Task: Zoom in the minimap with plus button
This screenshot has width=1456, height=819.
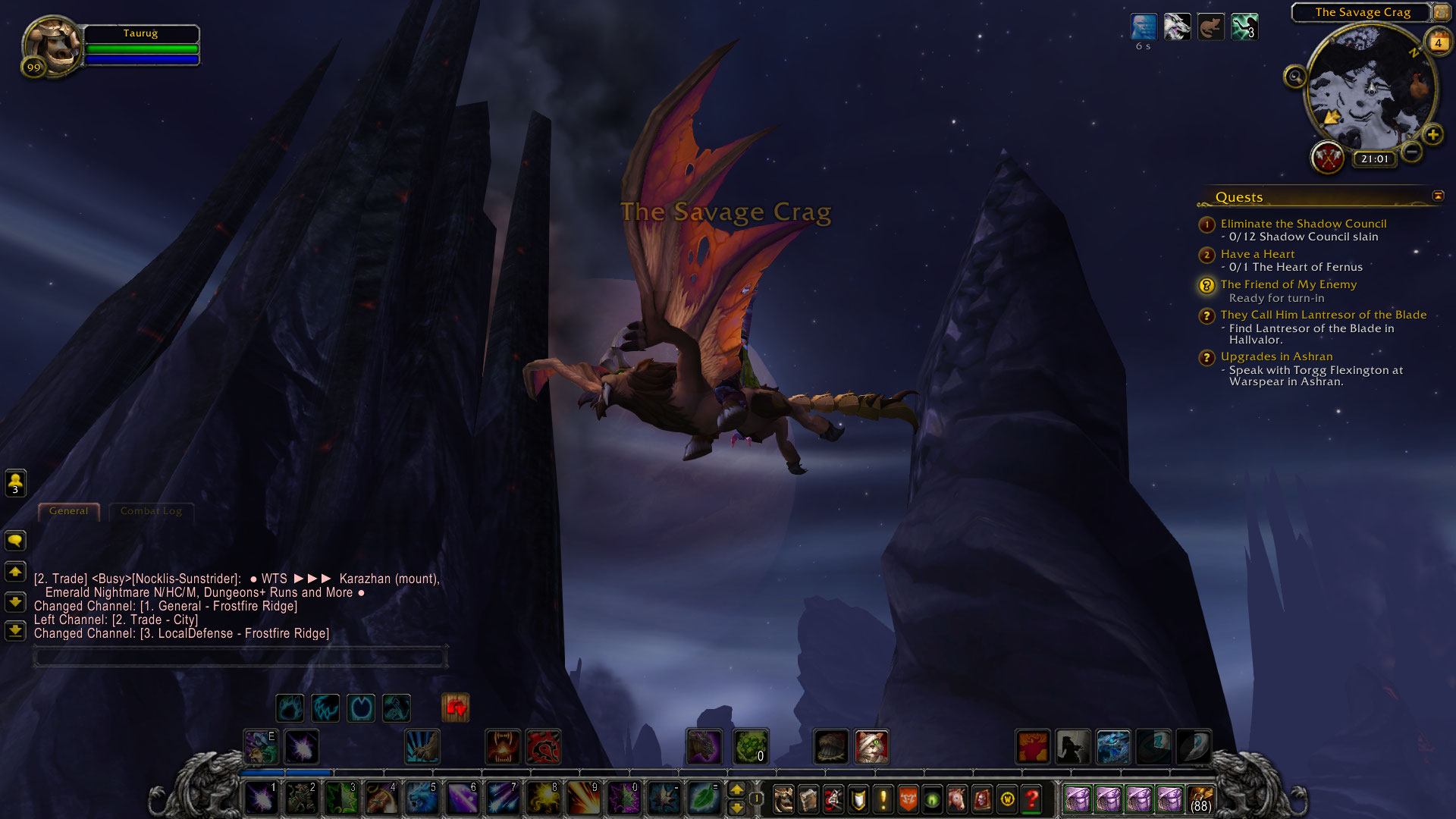Action: (x=1432, y=135)
